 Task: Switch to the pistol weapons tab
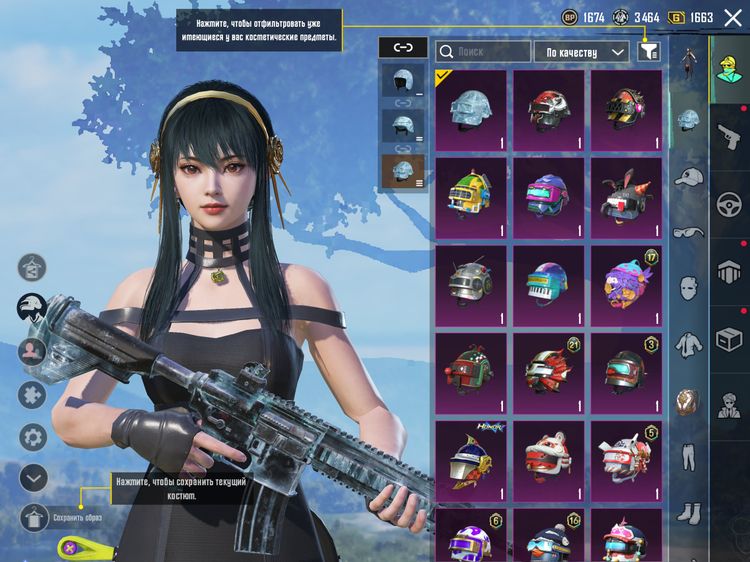727,135
